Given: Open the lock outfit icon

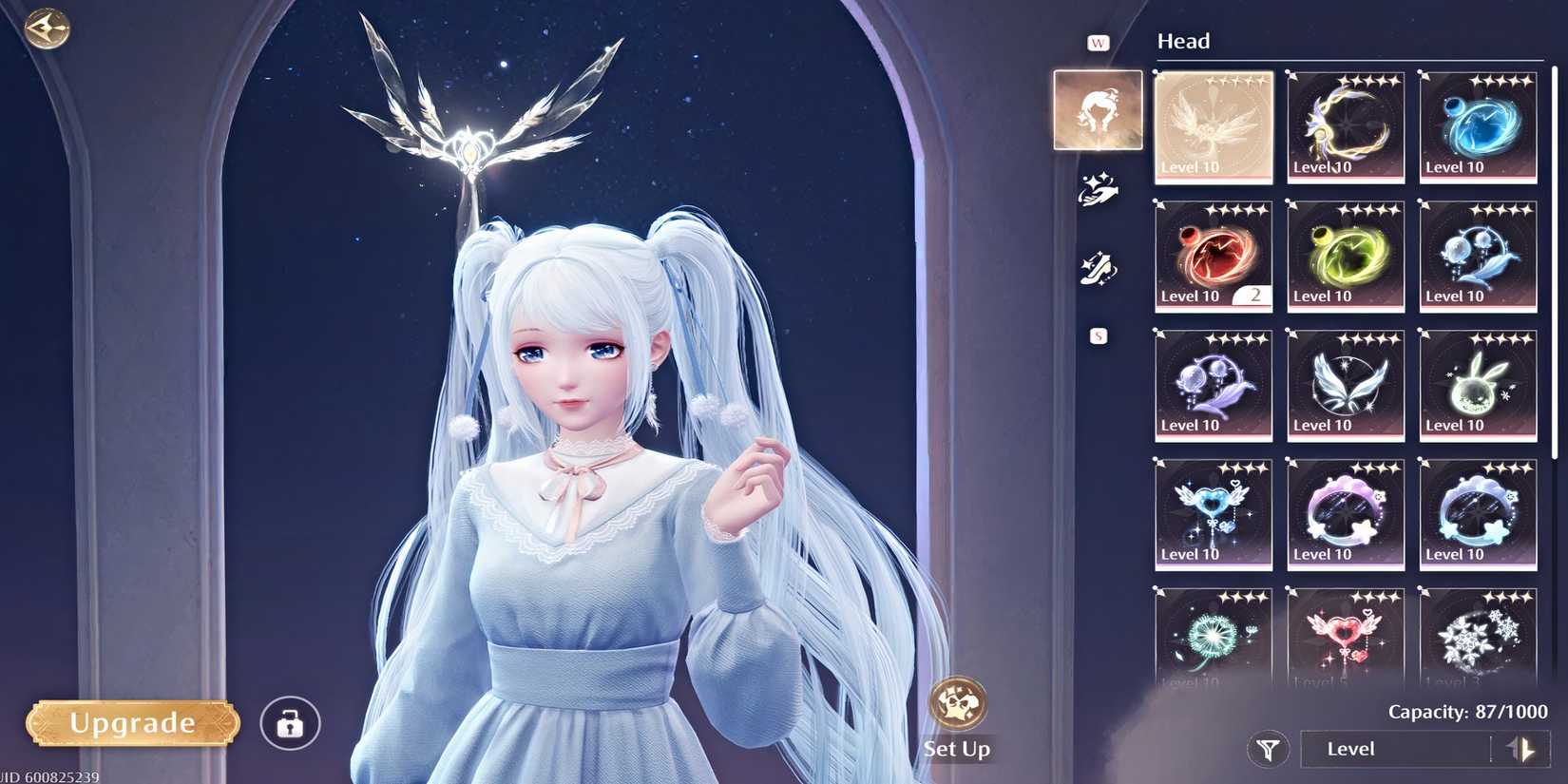Looking at the screenshot, I should pyautogui.click(x=290, y=723).
